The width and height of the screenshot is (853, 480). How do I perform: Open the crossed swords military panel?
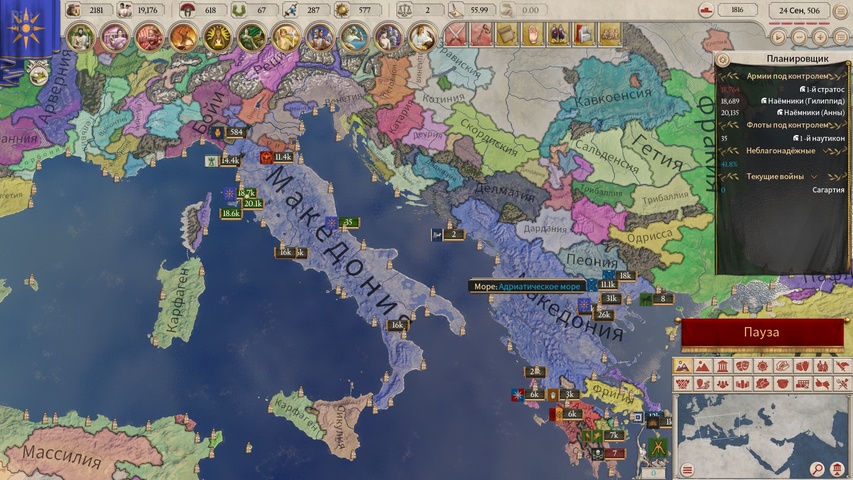[x=457, y=34]
